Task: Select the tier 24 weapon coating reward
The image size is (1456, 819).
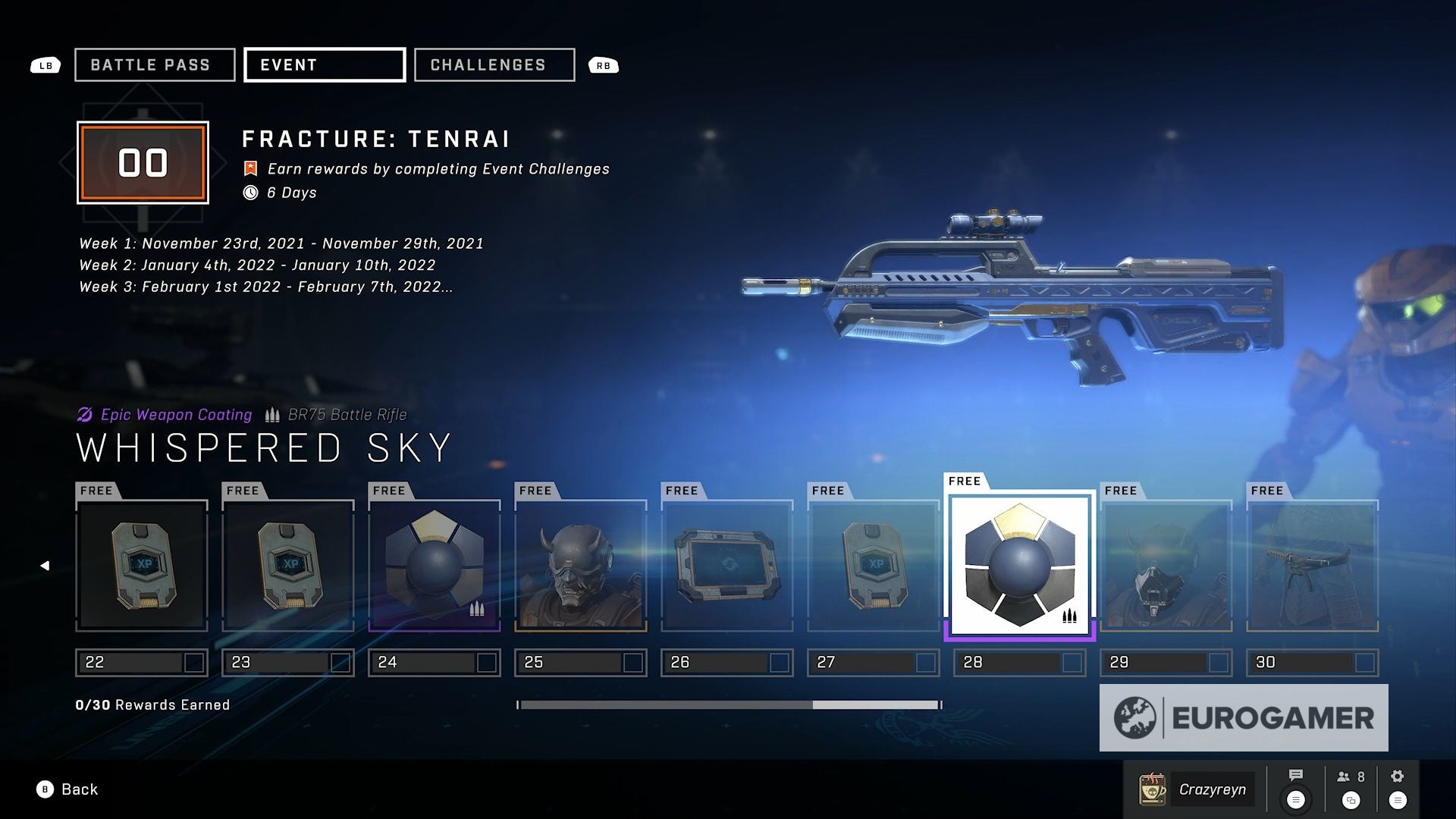Action: 435,566
